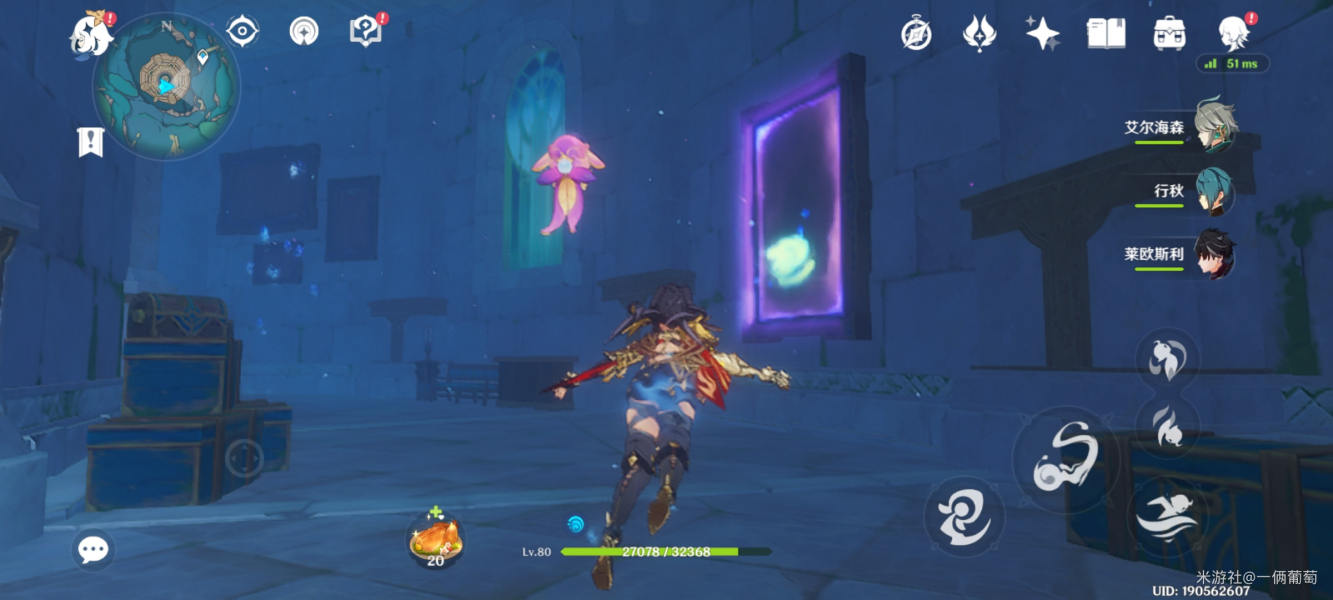Open the winged battle pass icon

(978, 35)
